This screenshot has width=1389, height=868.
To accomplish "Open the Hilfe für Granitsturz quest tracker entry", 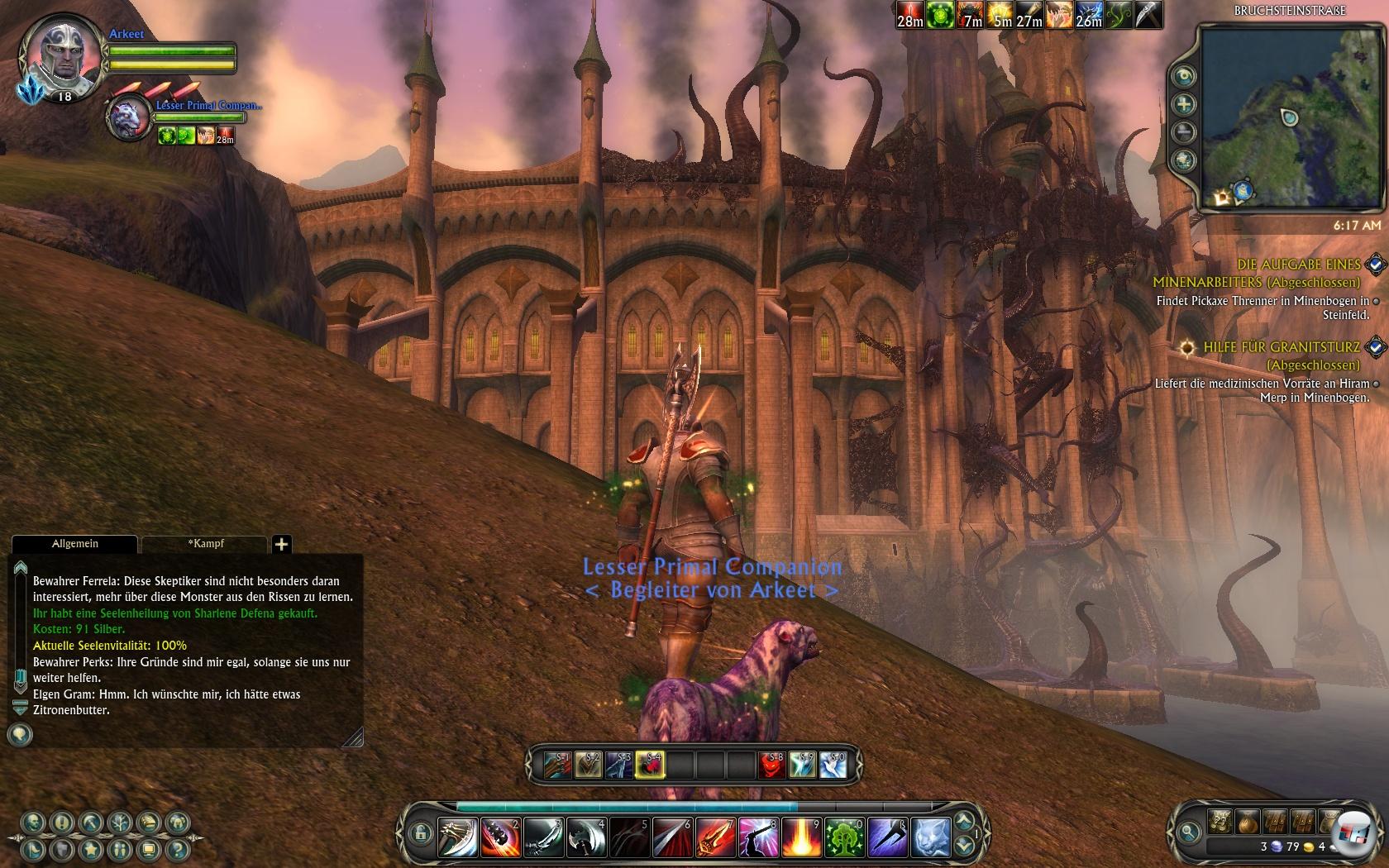I will (1282, 347).
